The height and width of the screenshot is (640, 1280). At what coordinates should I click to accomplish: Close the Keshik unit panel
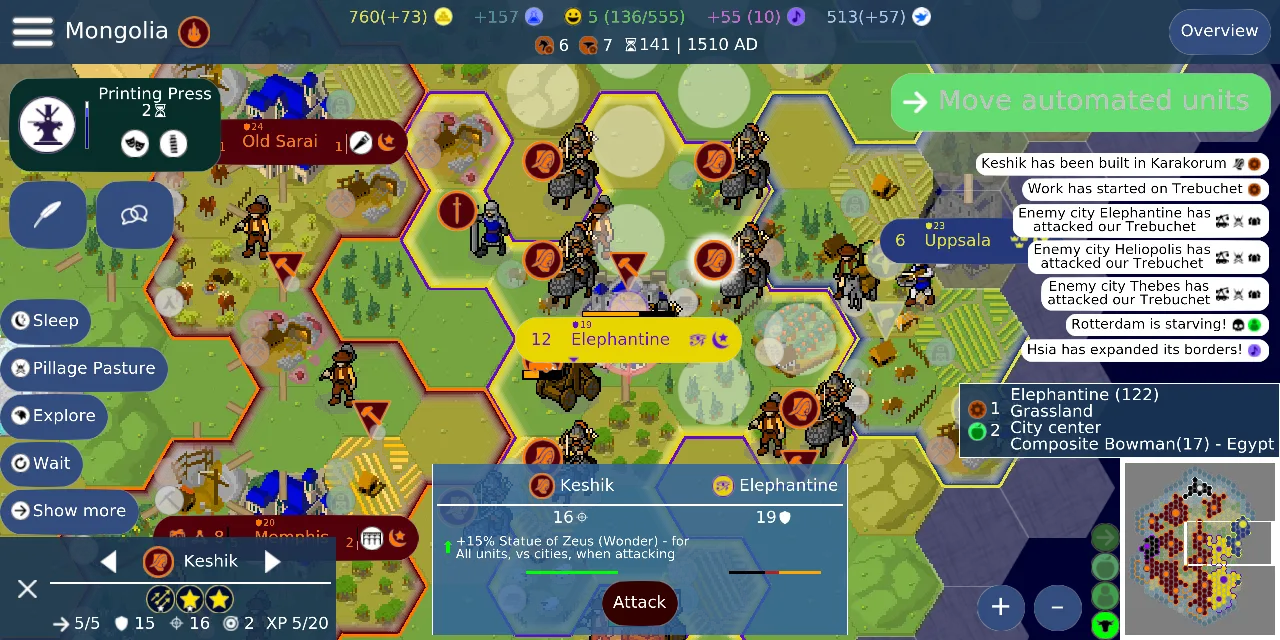click(27, 589)
